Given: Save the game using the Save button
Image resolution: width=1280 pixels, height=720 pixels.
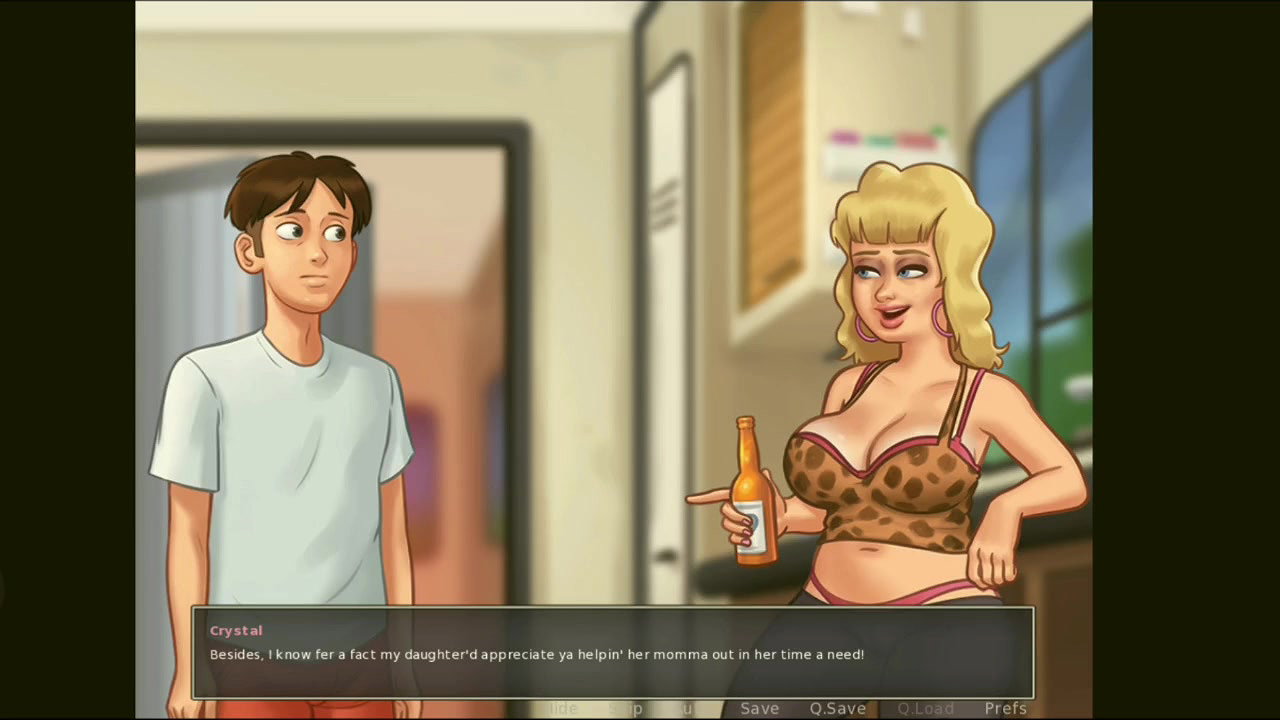Looking at the screenshot, I should click(x=759, y=708).
